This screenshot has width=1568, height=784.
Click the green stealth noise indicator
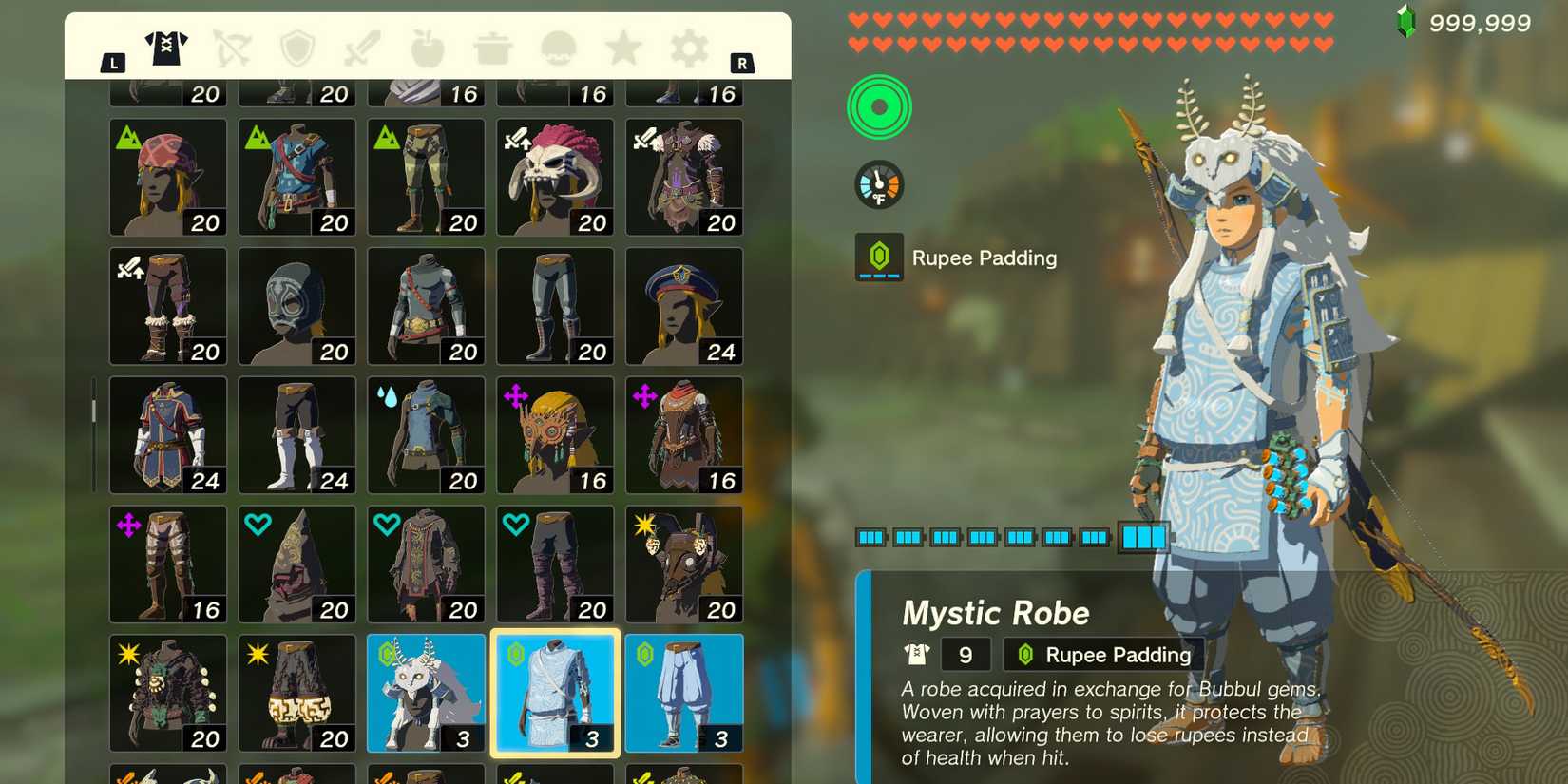point(878,107)
